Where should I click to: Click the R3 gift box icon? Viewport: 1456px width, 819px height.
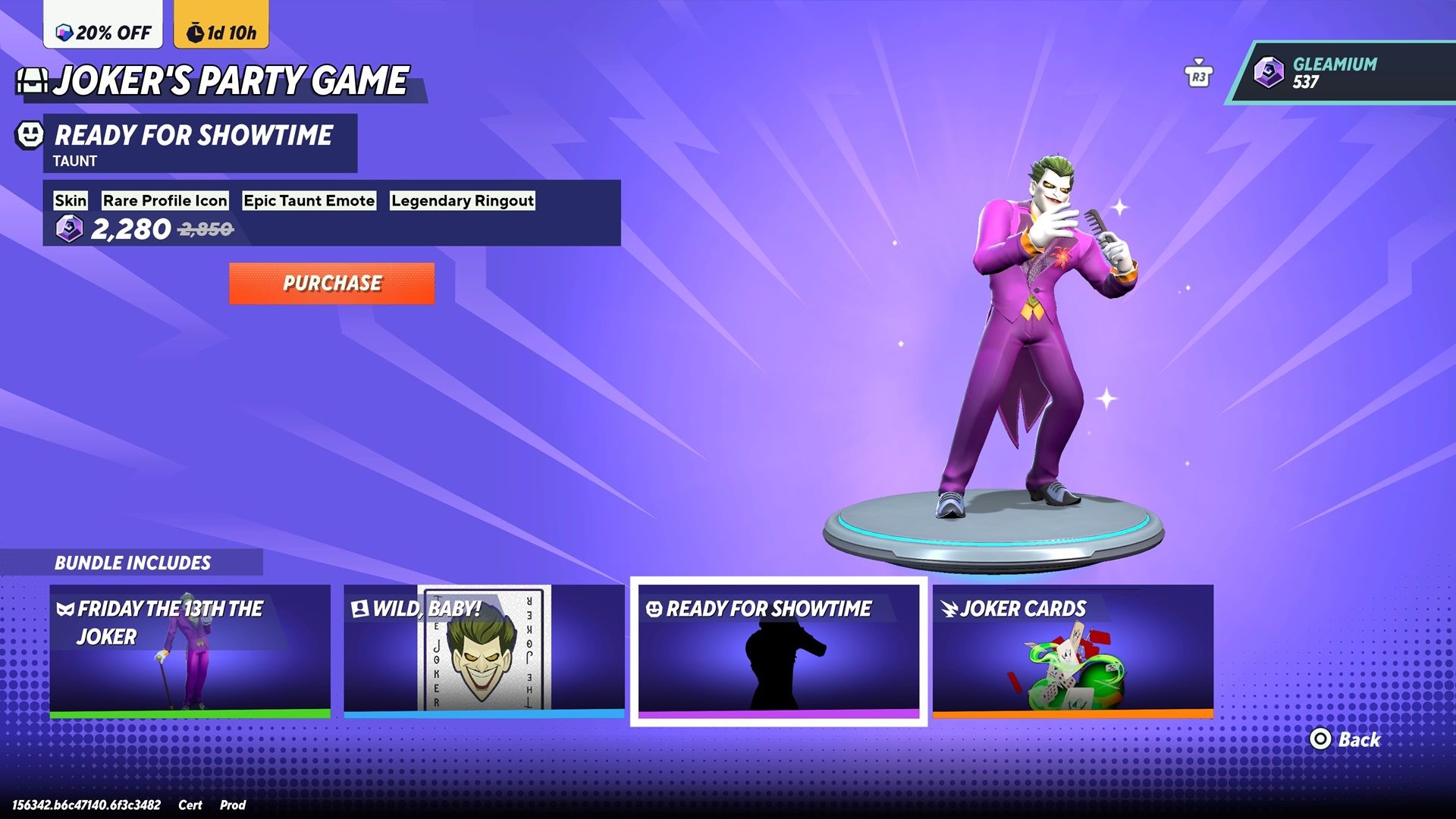(x=1198, y=74)
